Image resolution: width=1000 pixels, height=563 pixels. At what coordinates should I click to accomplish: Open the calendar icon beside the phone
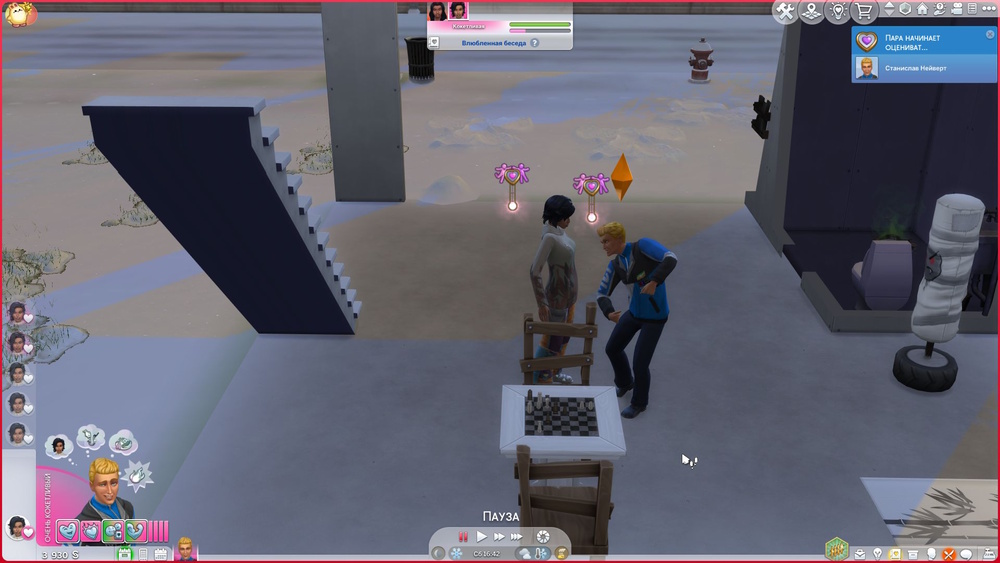160,553
